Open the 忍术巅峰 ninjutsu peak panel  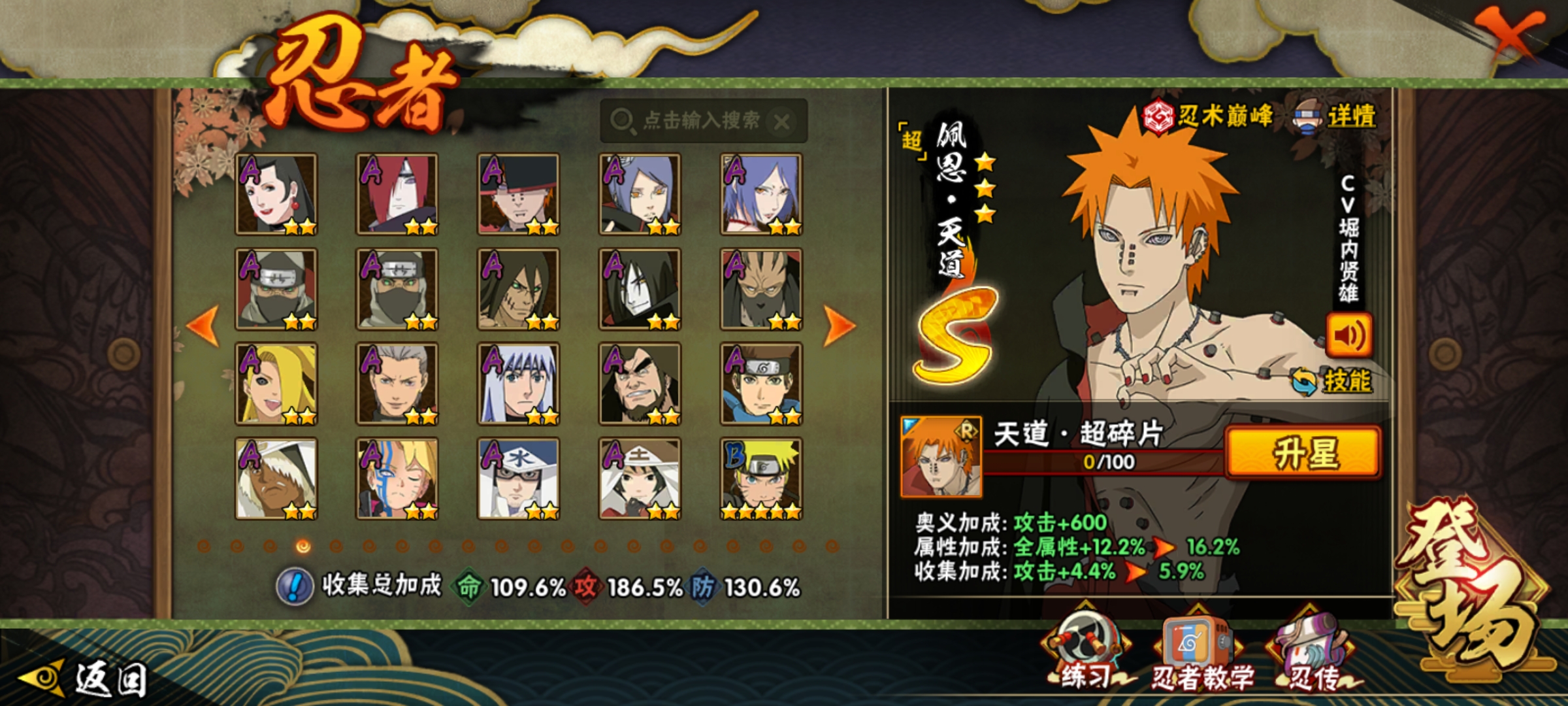(x=1209, y=116)
